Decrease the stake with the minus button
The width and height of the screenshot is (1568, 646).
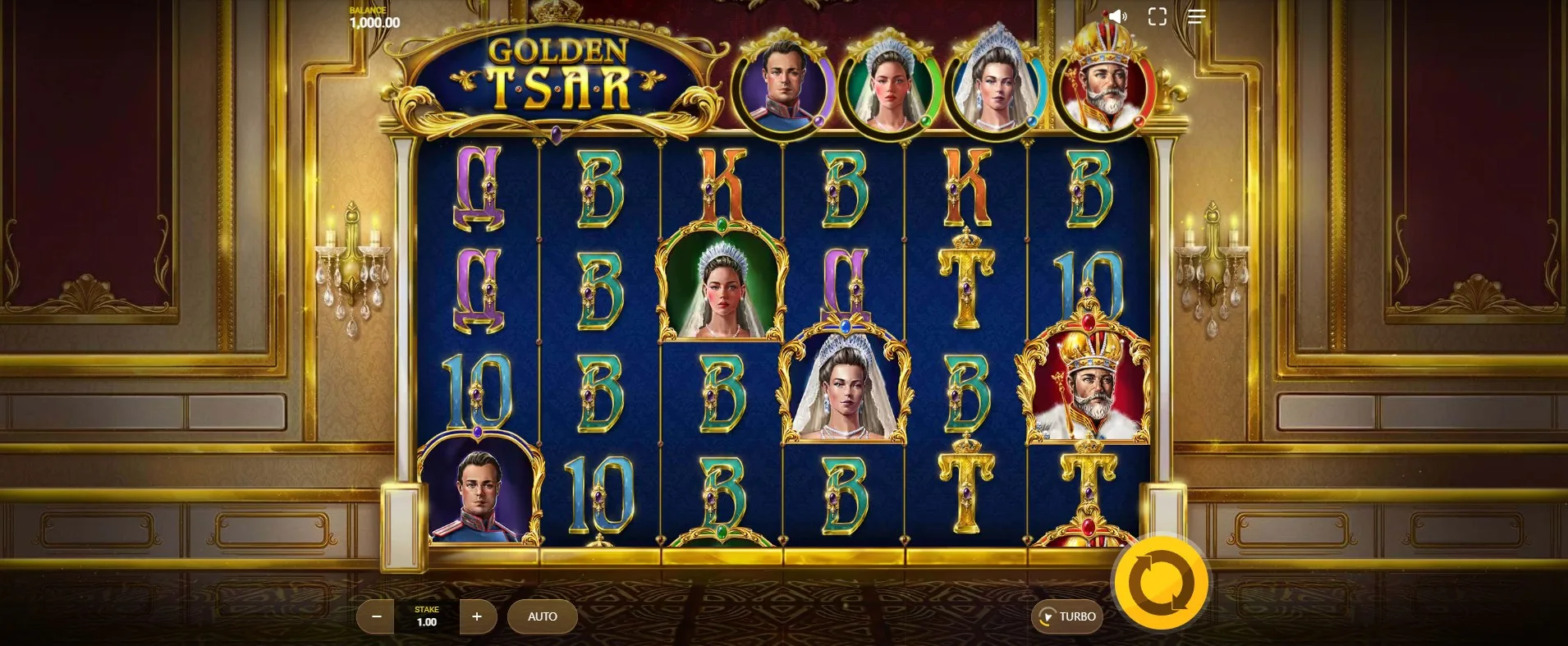point(377,616)
